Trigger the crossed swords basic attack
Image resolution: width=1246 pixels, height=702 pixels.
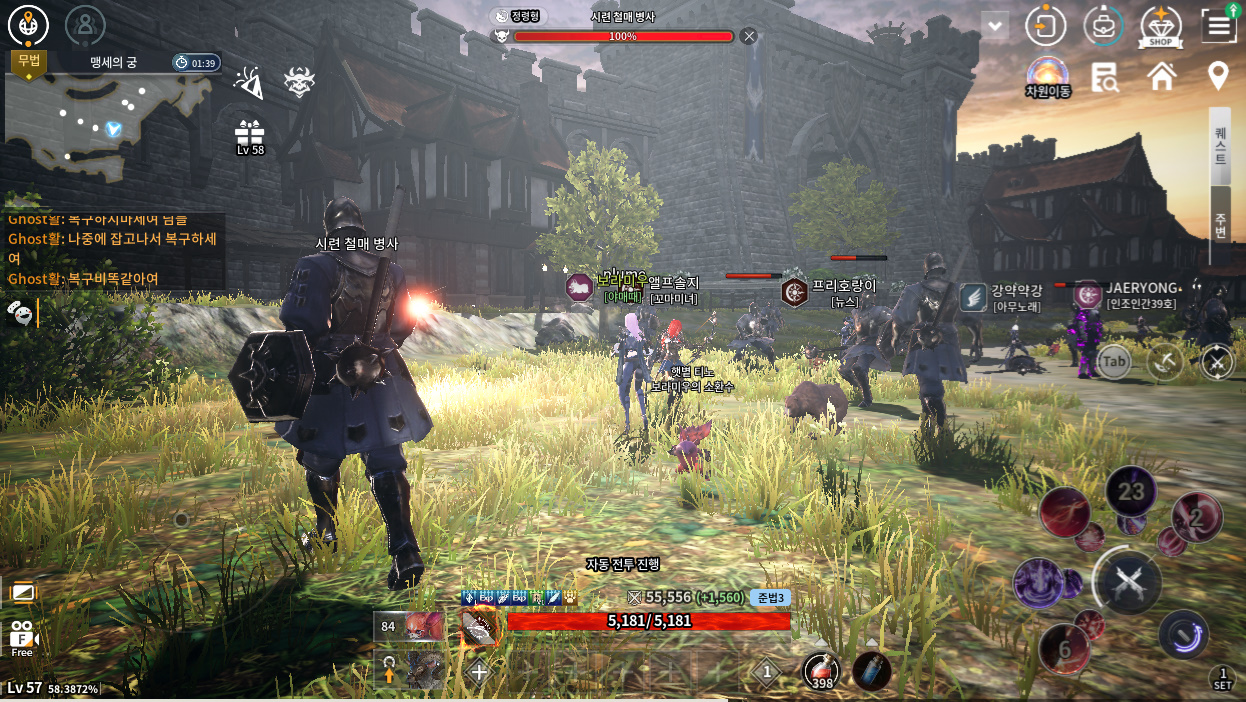coord(1127,581)
